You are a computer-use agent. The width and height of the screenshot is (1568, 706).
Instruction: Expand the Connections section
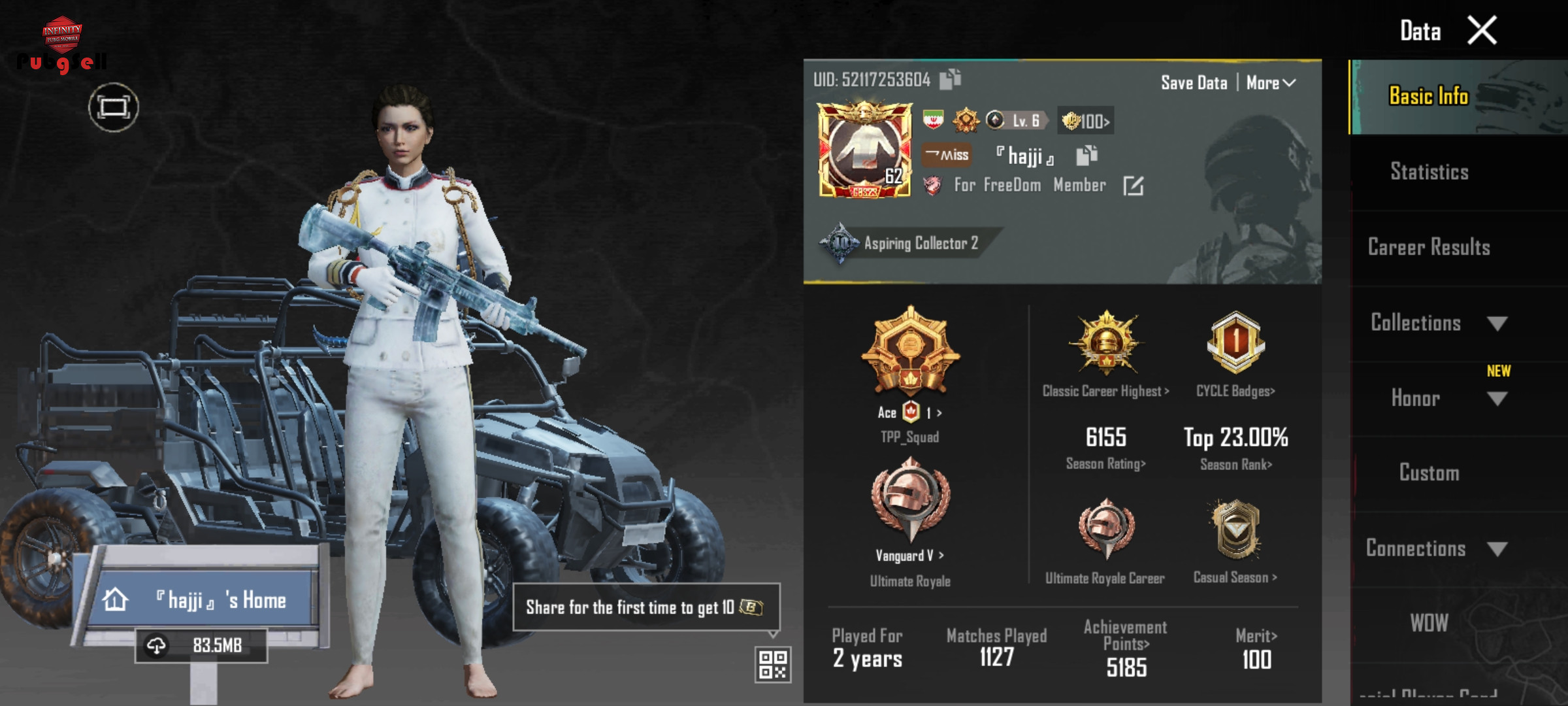click(x=1437, y=548)
